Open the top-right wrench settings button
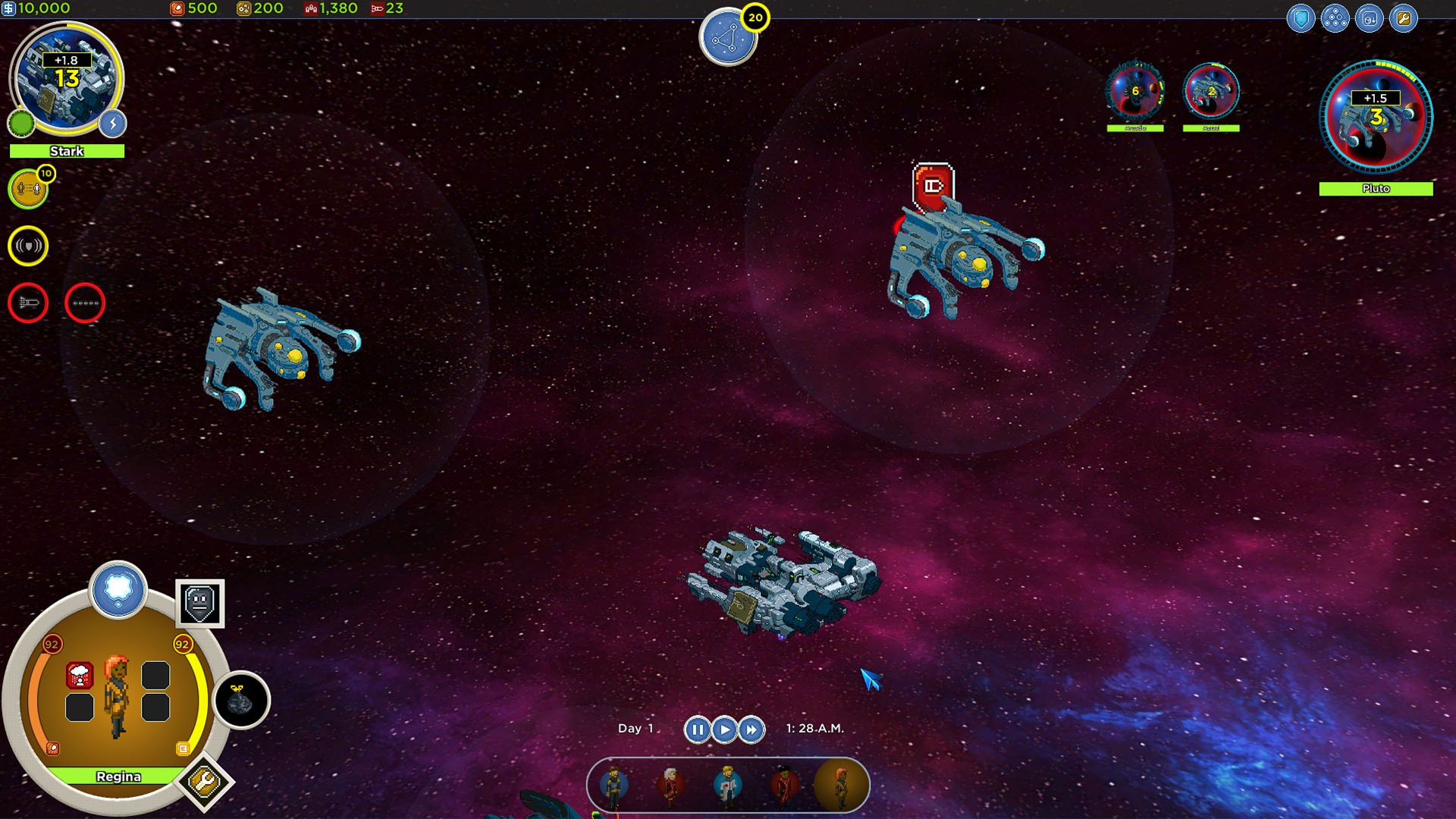Screen dimensions: 1456x819 [x=1403, y=18]
